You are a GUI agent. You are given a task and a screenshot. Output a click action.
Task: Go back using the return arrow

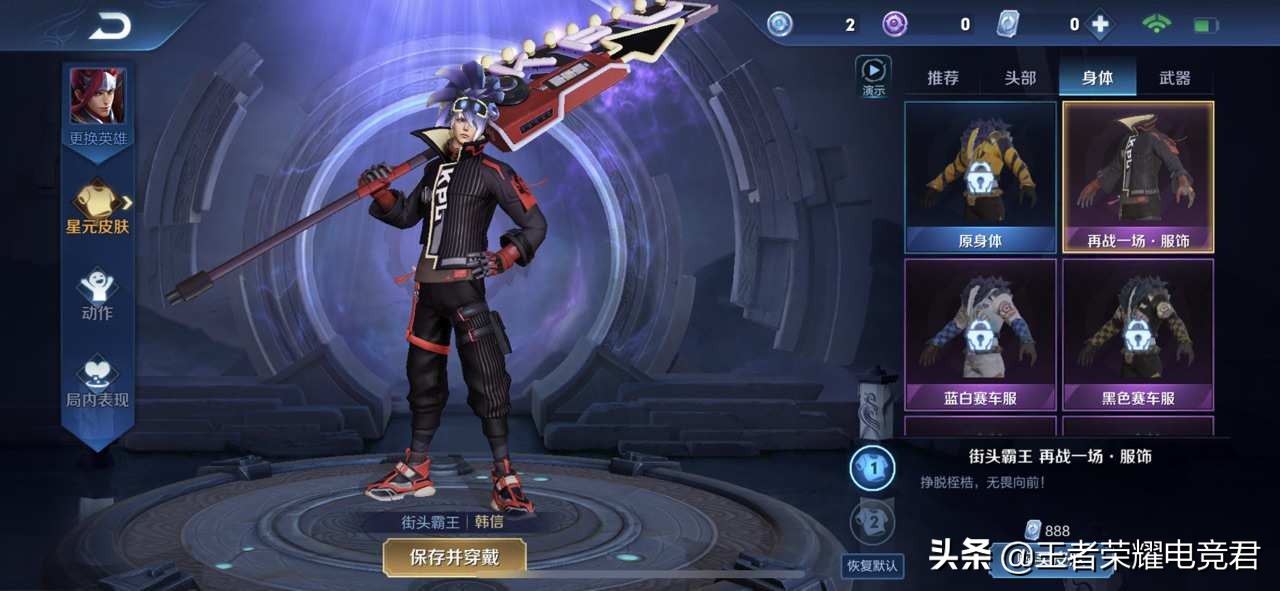tap(110, 27)
